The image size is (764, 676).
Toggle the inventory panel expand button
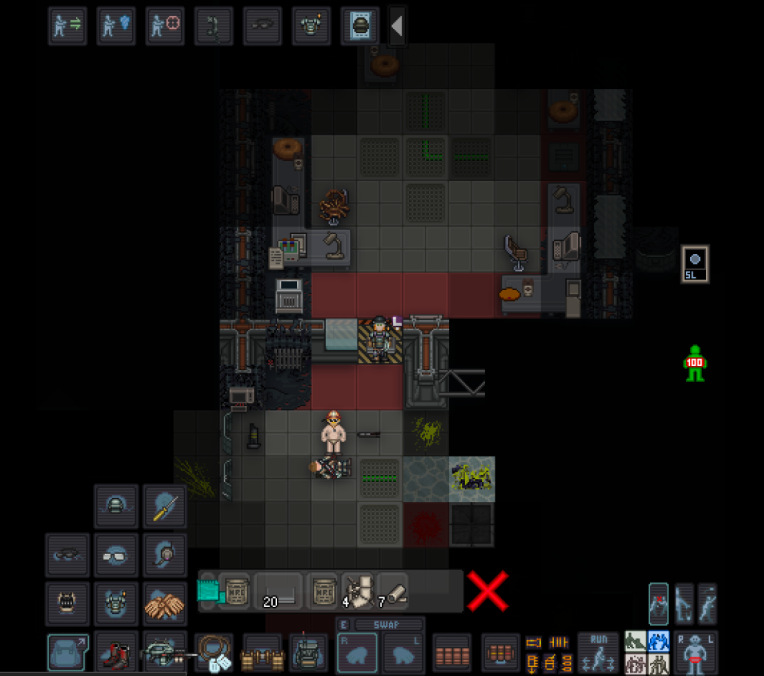point(67,653)
